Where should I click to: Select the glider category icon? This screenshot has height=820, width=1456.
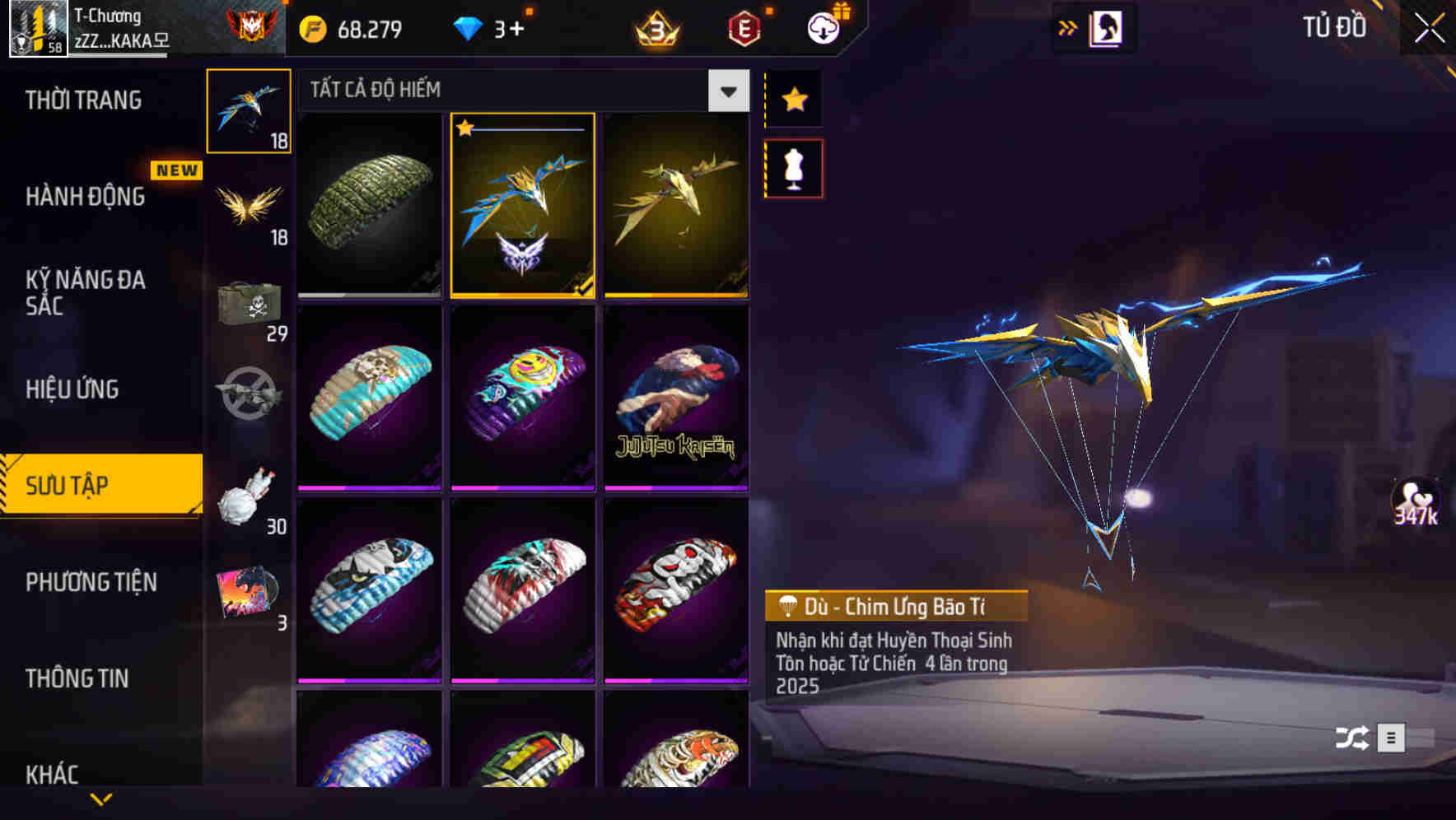pyautogui.click(x=250, y=109)
